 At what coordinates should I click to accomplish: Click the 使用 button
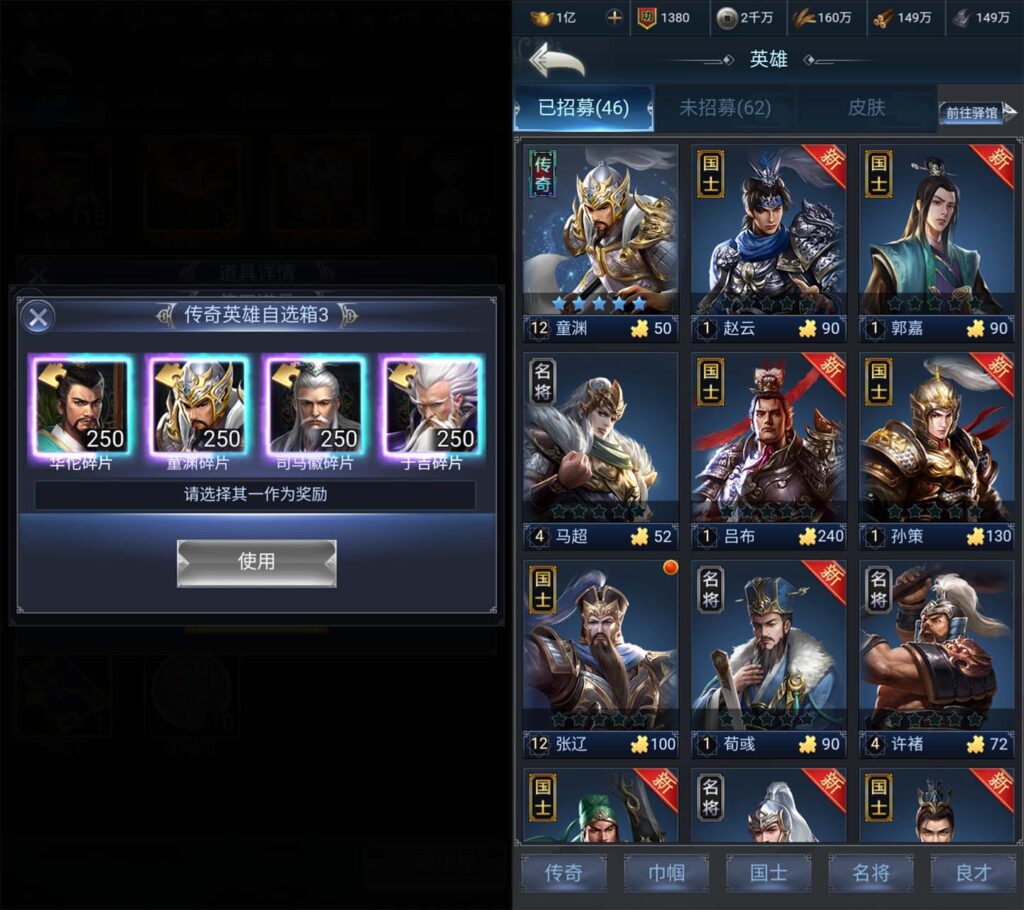[x=256, y=562]
